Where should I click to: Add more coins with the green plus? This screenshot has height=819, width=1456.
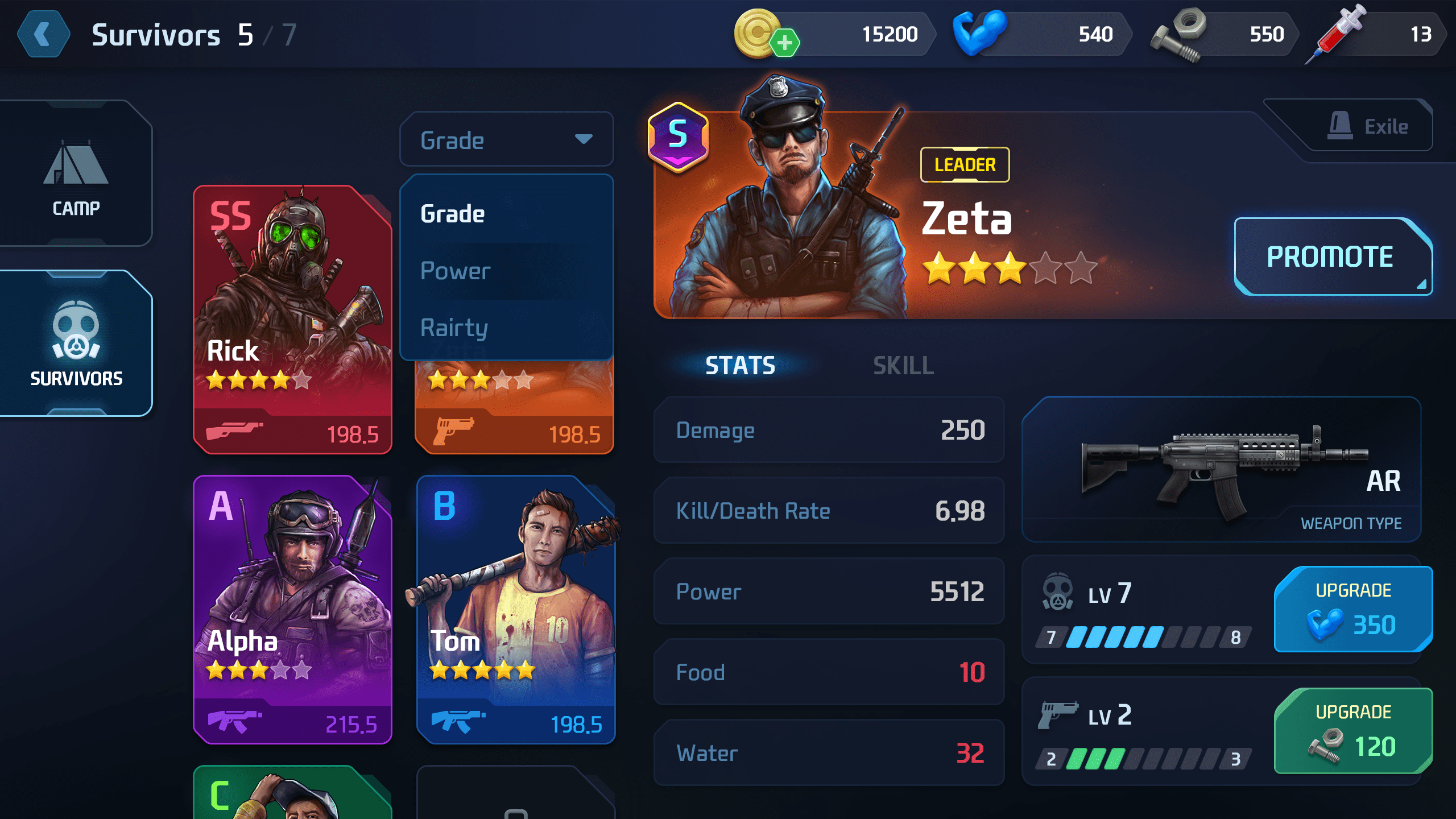(785, 43)
